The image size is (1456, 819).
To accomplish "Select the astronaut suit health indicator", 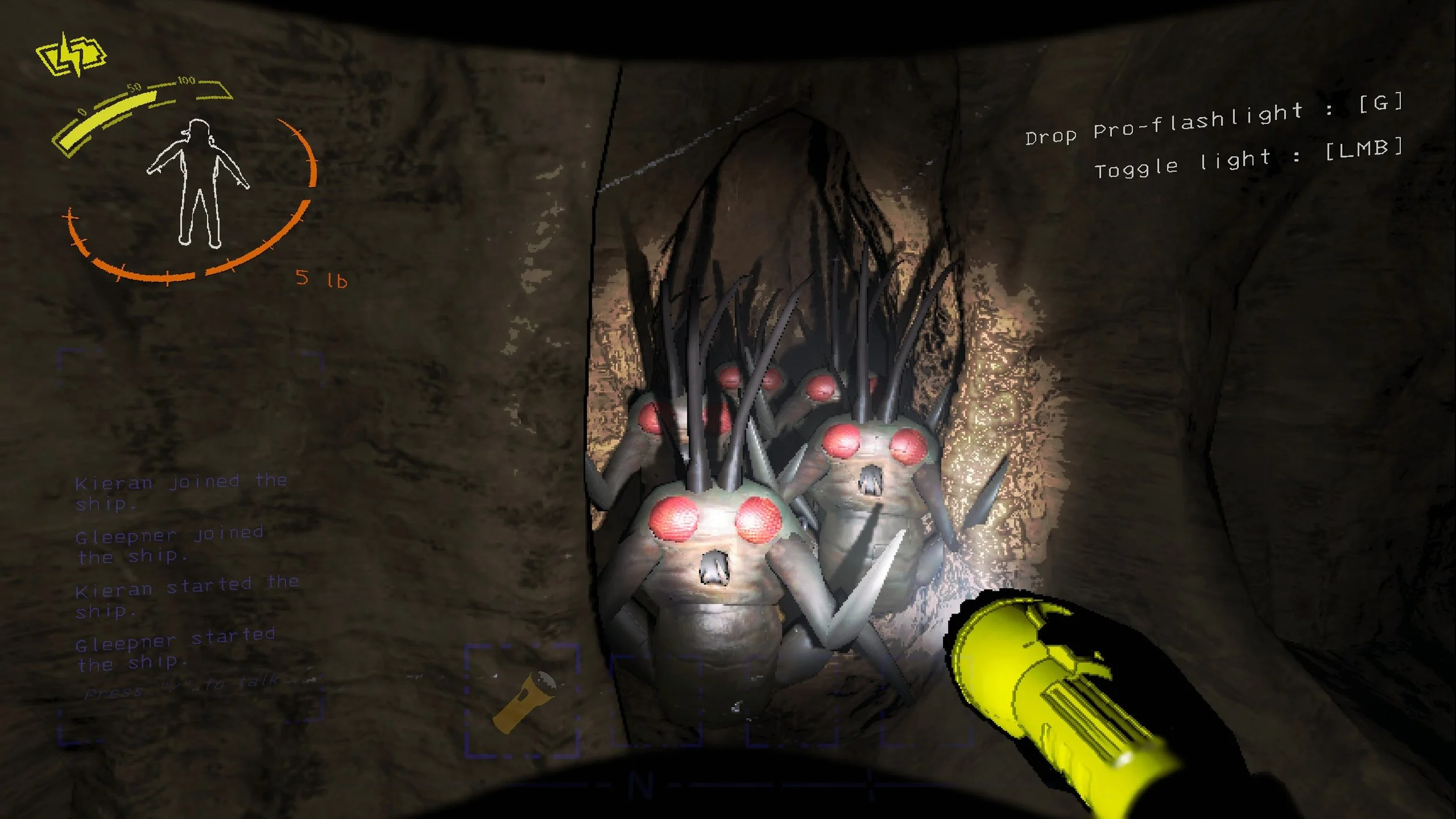I will [x=198, y=181].
